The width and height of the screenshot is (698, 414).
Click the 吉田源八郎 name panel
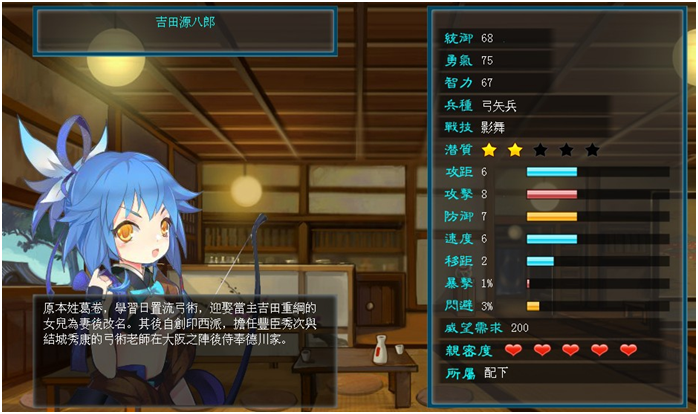point(187,27)
